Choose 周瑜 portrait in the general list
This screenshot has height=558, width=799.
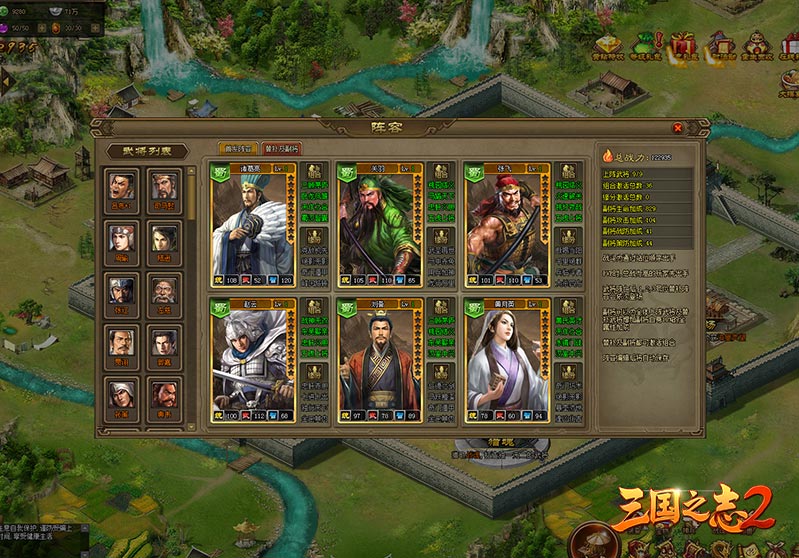[121, 238]
